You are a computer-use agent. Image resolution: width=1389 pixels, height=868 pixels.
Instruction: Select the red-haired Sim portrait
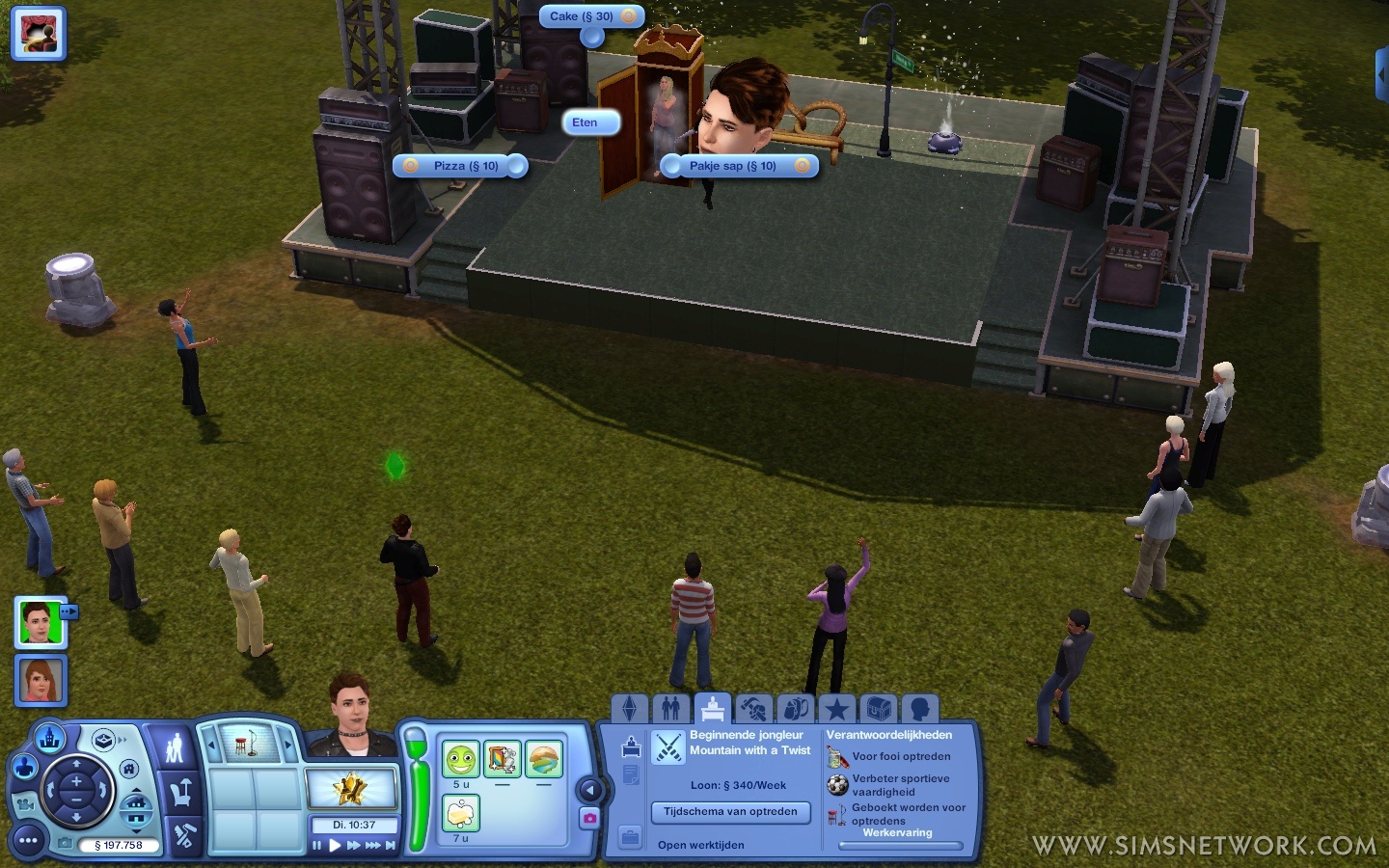(x=40, y=680)
